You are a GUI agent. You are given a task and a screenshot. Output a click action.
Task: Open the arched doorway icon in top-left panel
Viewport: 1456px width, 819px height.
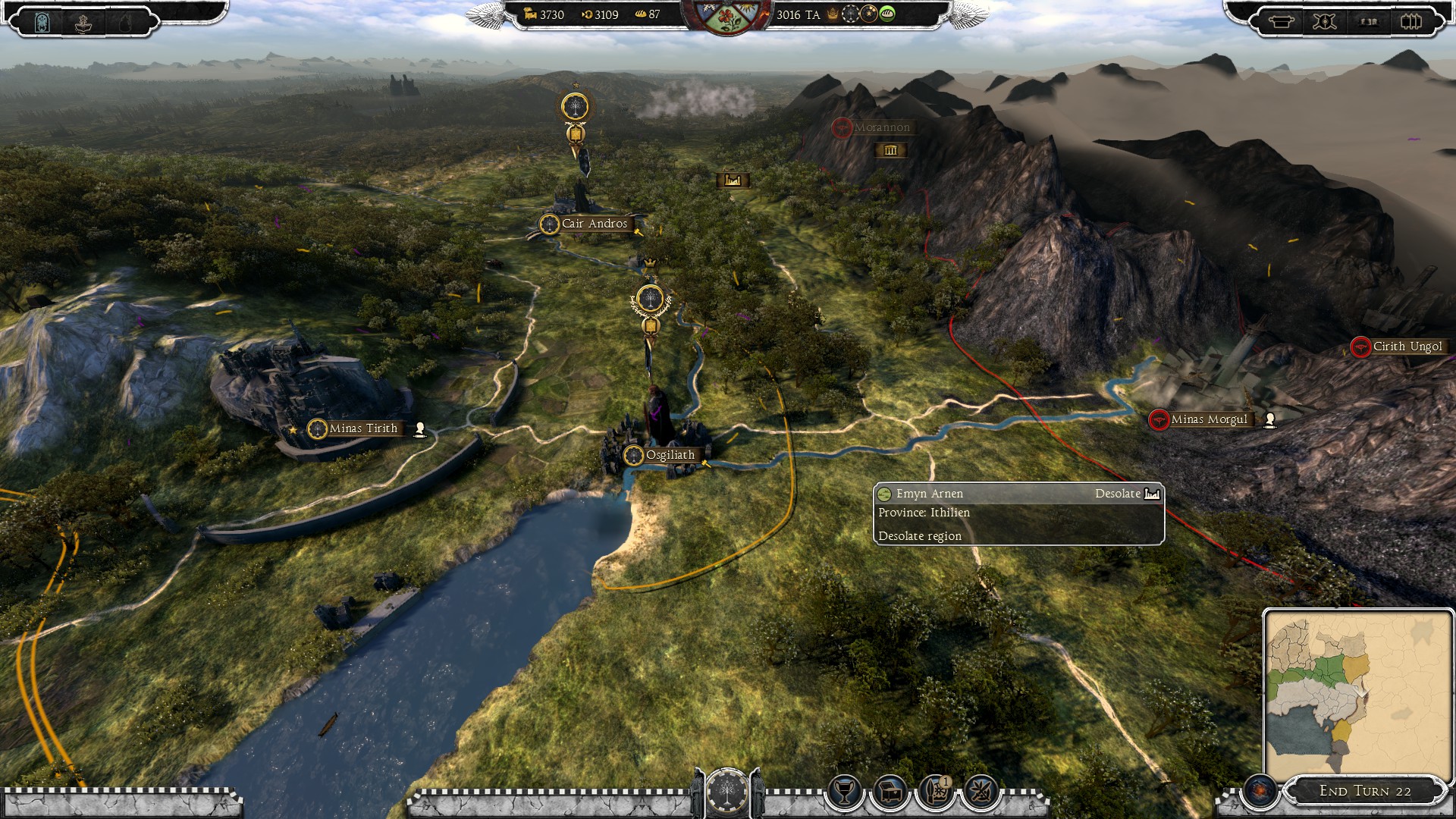[43, 23]
